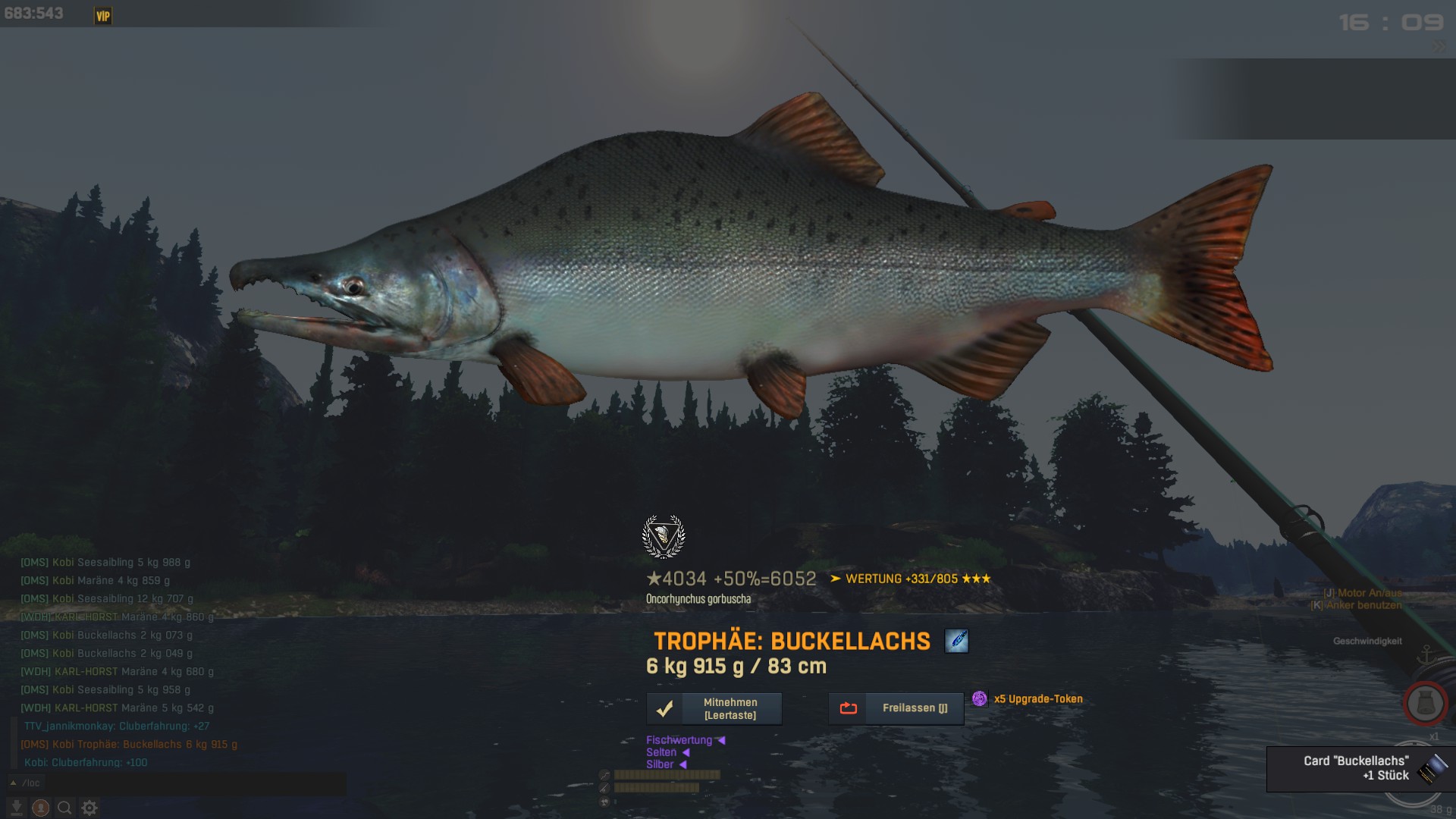Keep the fish with the Mitnehmen button
The width and height of the screenshot is (1456, 819).
pos(714,709)
